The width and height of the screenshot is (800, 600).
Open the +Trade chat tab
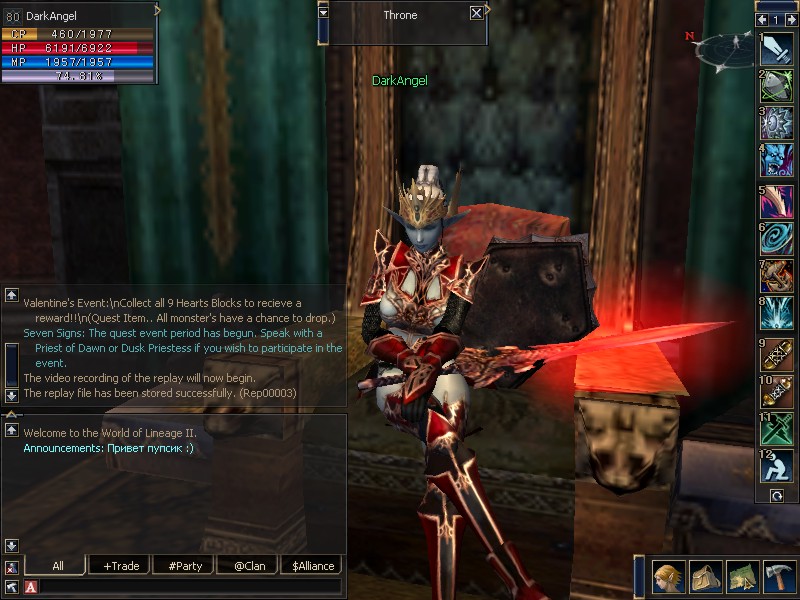pyautogui.click(x=121, y=566)
